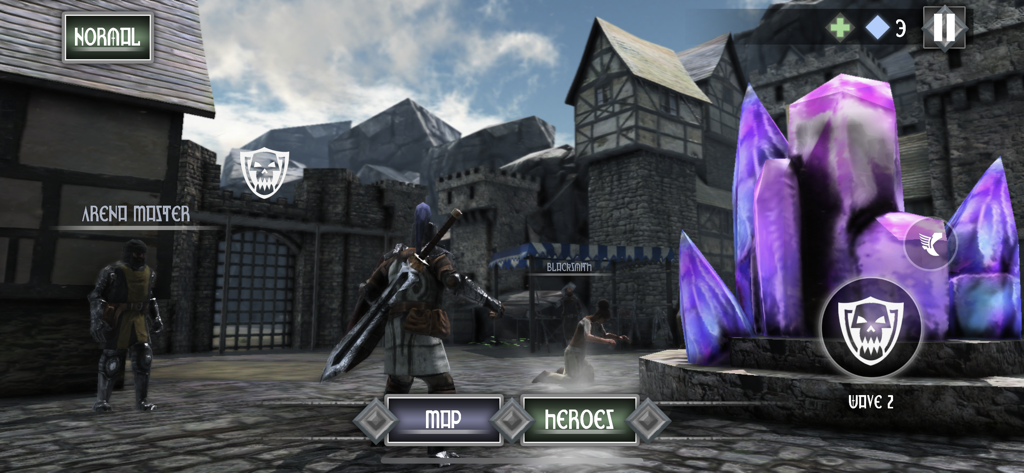This screenshot has width=1024, height=473.
Task: Select the skull shield marker above the gate
Action: point(264,172)
